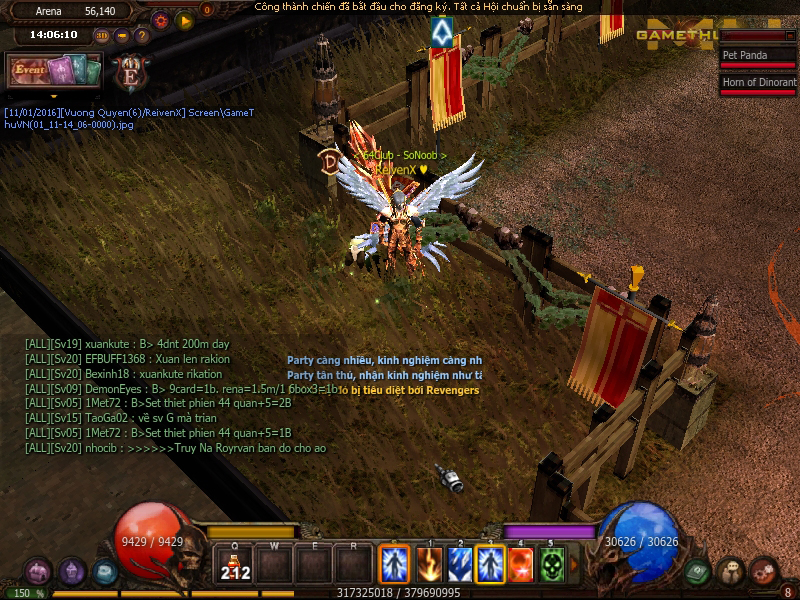Activate the green skull skill in slot 5

[x=552, y=564]
